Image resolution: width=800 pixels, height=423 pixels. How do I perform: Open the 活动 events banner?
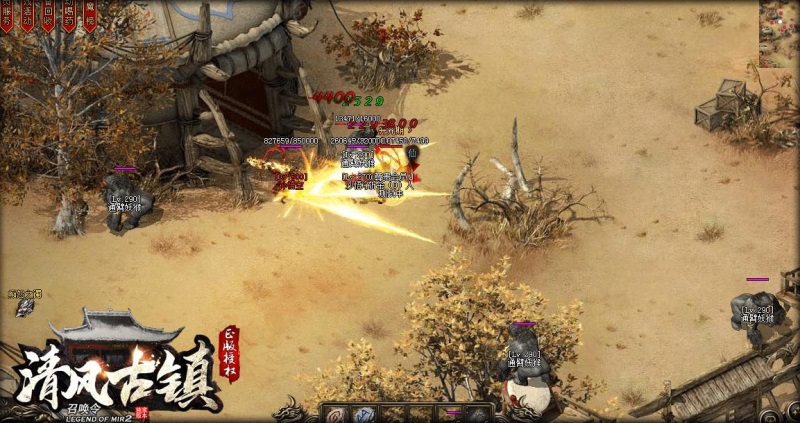[27, 15]
